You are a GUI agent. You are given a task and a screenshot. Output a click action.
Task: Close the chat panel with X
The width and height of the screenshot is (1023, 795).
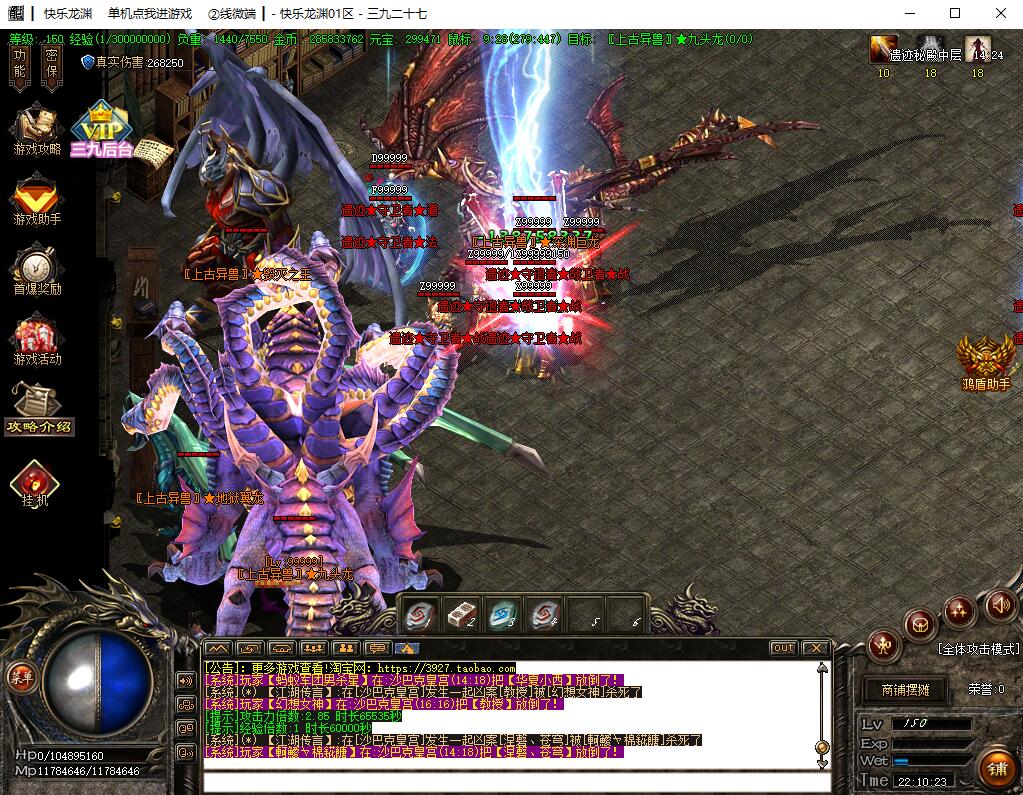point(816,648)
